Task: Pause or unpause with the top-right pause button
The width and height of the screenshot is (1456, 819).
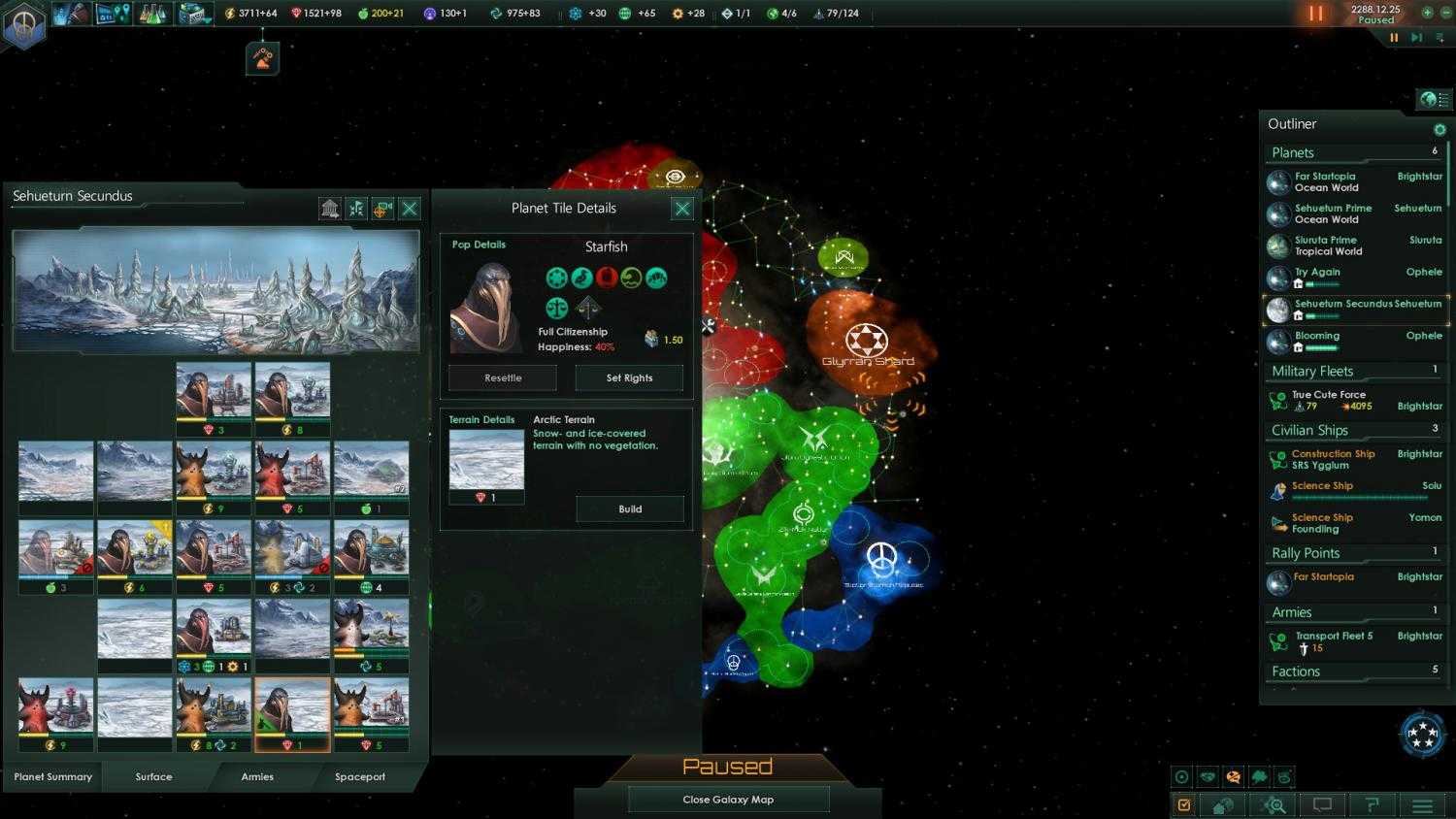Action: point(1316,13)
